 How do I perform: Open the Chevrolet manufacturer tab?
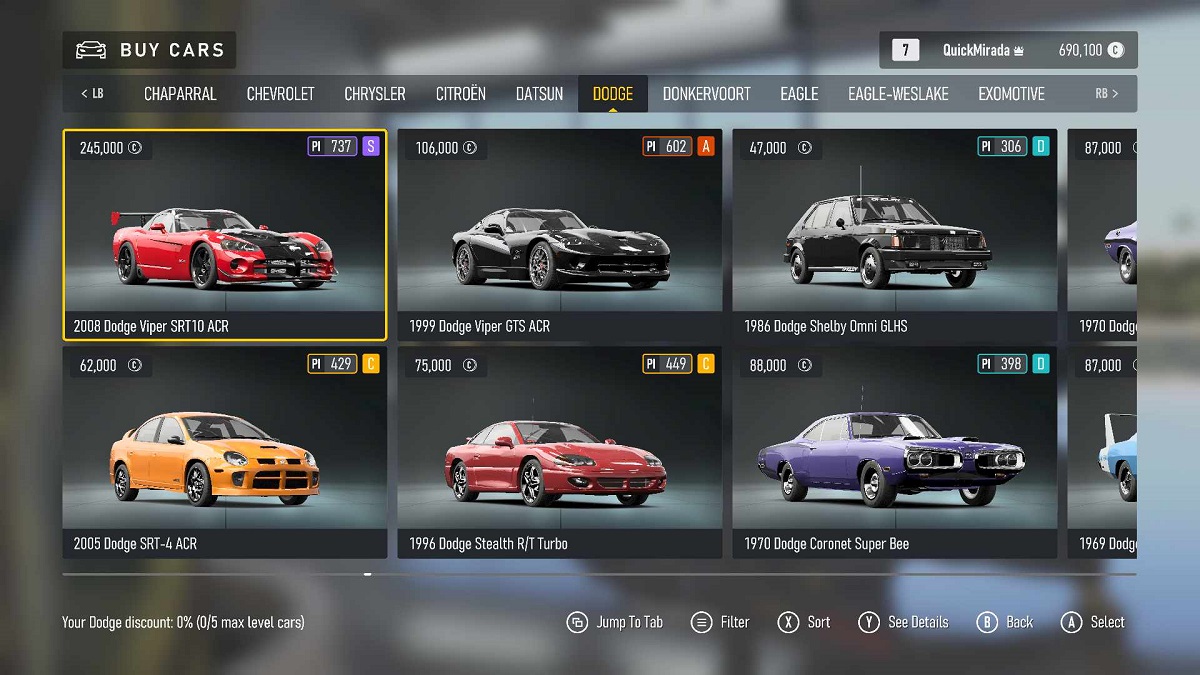[280, 94]
